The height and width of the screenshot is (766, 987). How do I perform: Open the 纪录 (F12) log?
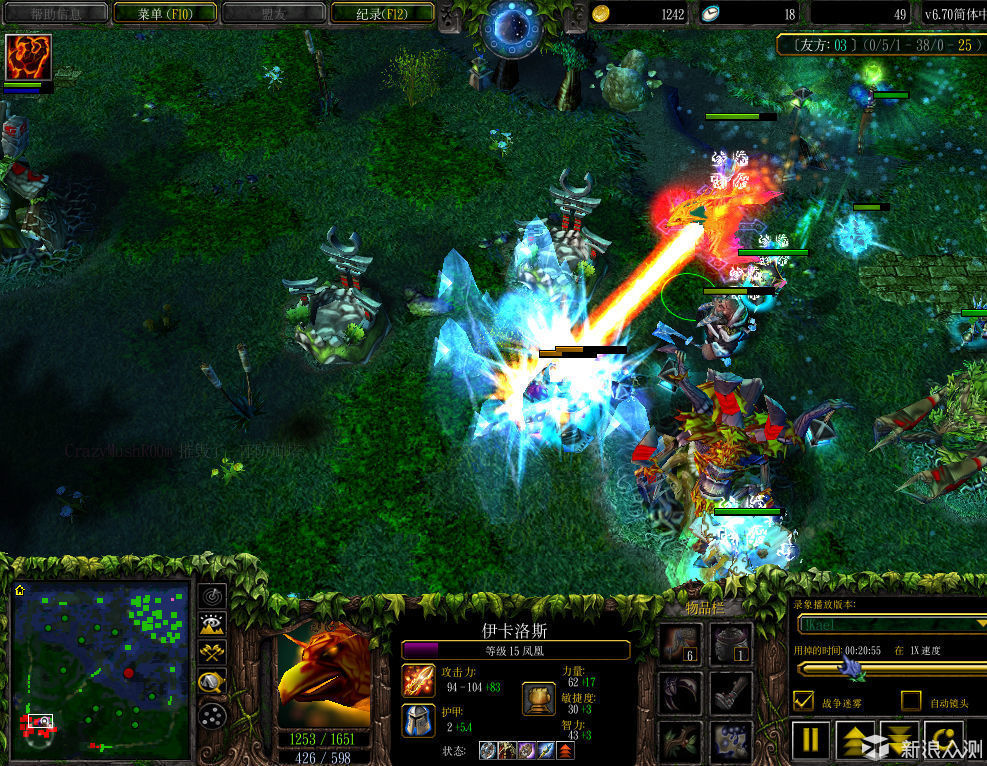click(x=381, y=14)
